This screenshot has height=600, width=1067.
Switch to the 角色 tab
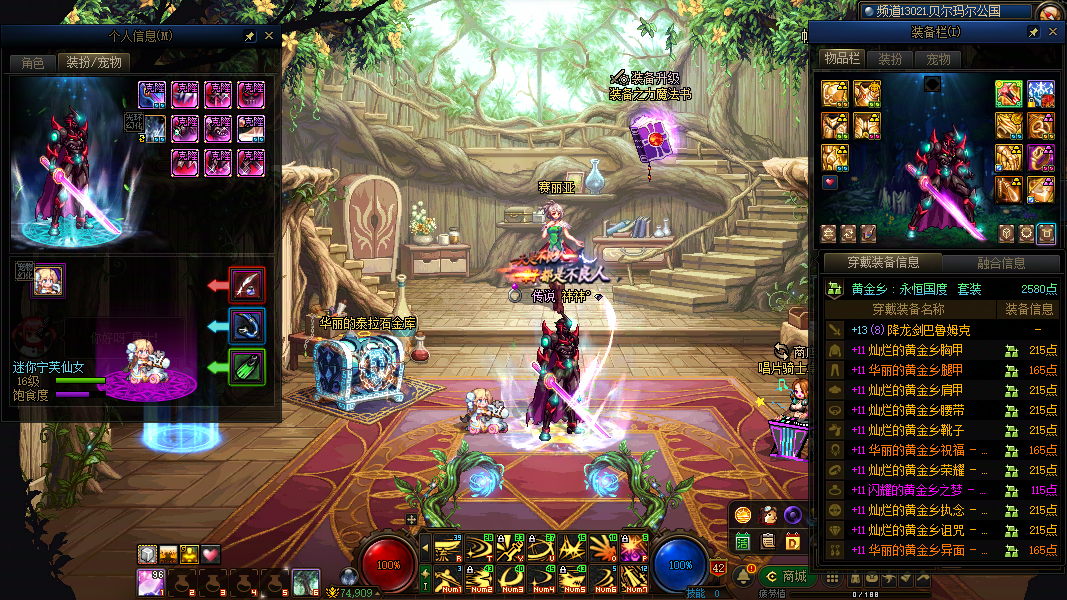coord(33,63)
